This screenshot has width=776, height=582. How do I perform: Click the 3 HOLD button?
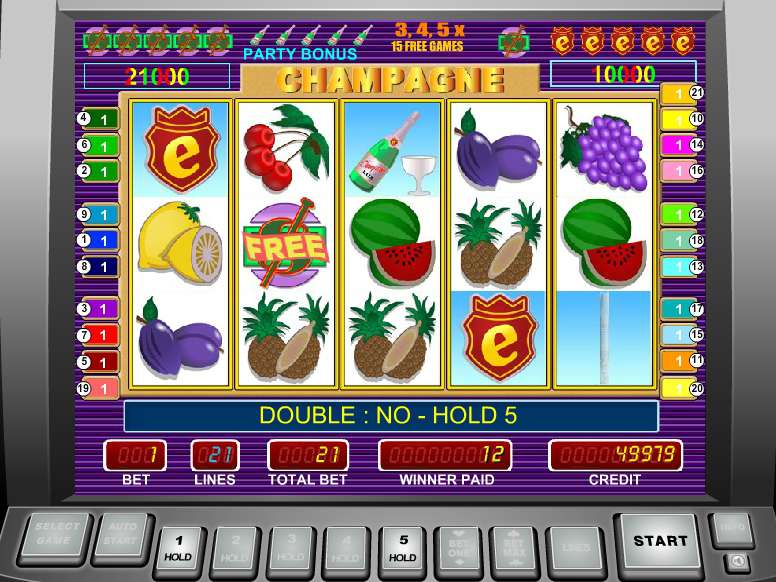tap(290, 546)
